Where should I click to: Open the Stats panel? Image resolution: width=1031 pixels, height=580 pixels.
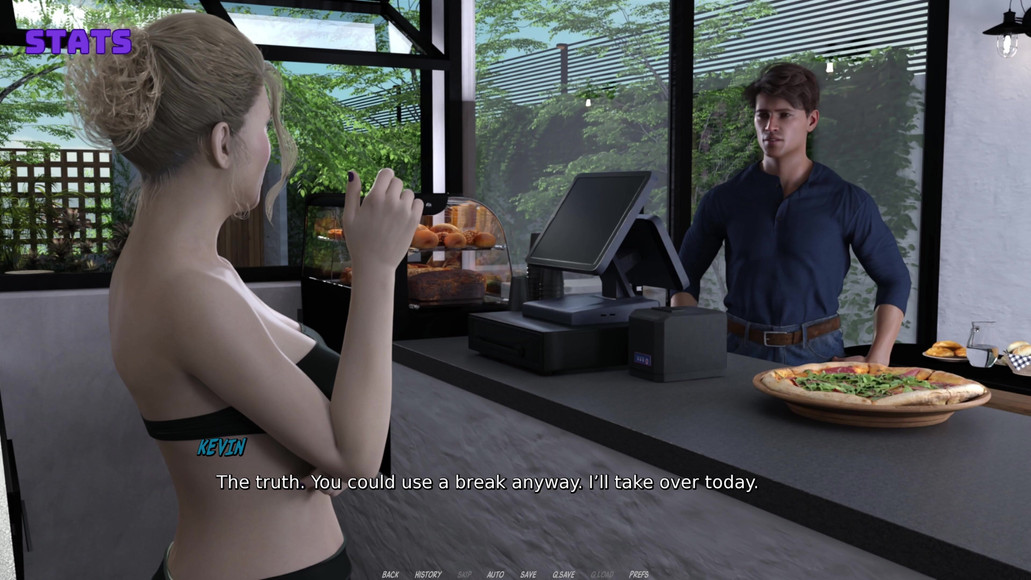(78, 42)
